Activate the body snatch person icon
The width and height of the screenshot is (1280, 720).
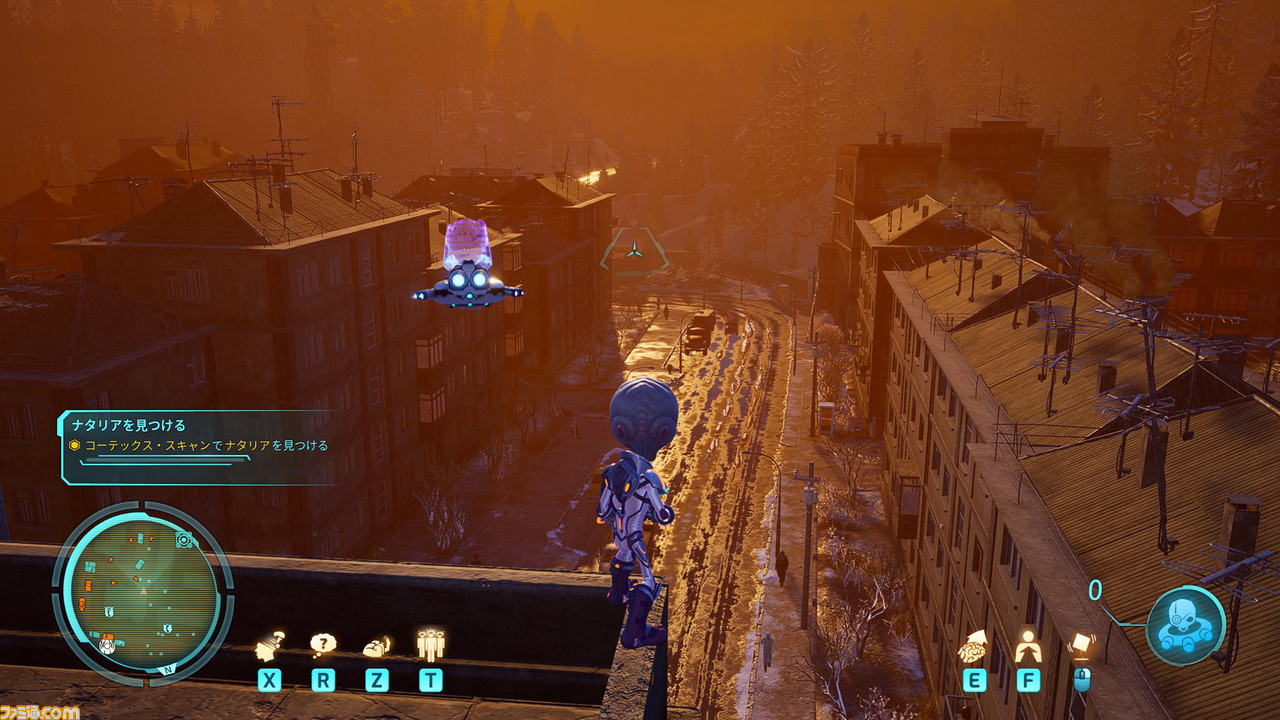[1027, 648]
